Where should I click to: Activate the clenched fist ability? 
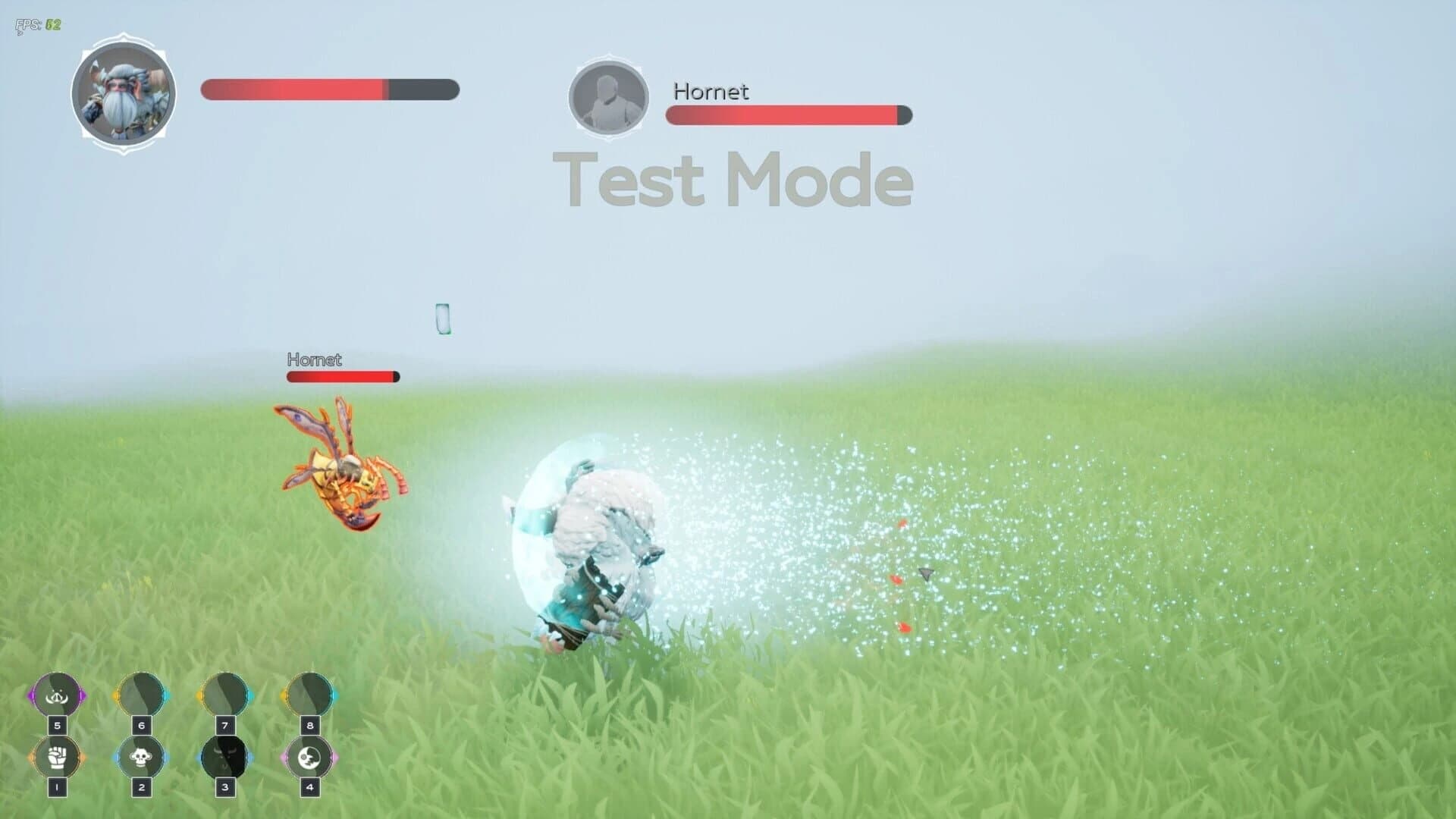57,757
